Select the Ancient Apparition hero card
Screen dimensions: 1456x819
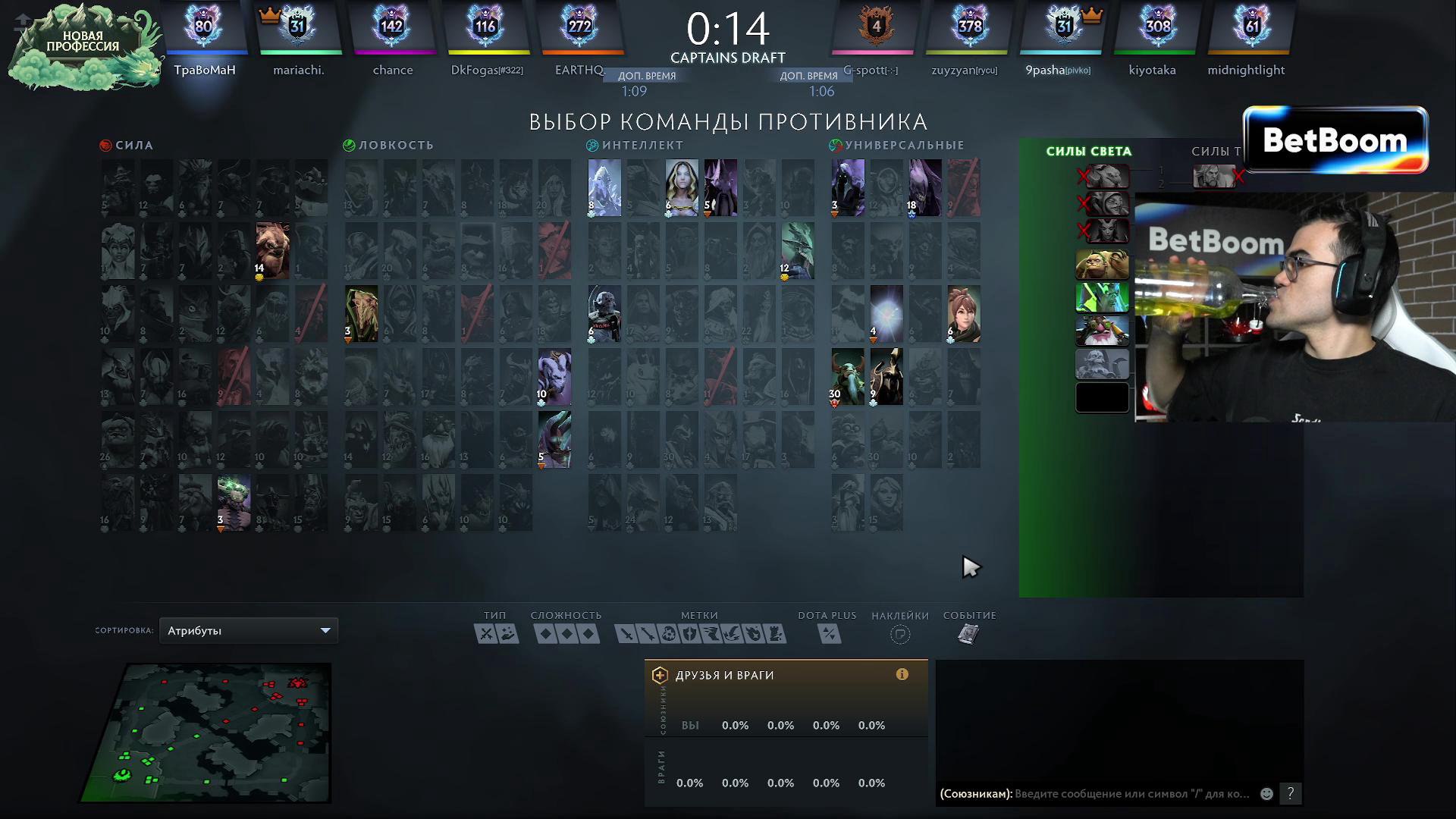coord(604,187)
